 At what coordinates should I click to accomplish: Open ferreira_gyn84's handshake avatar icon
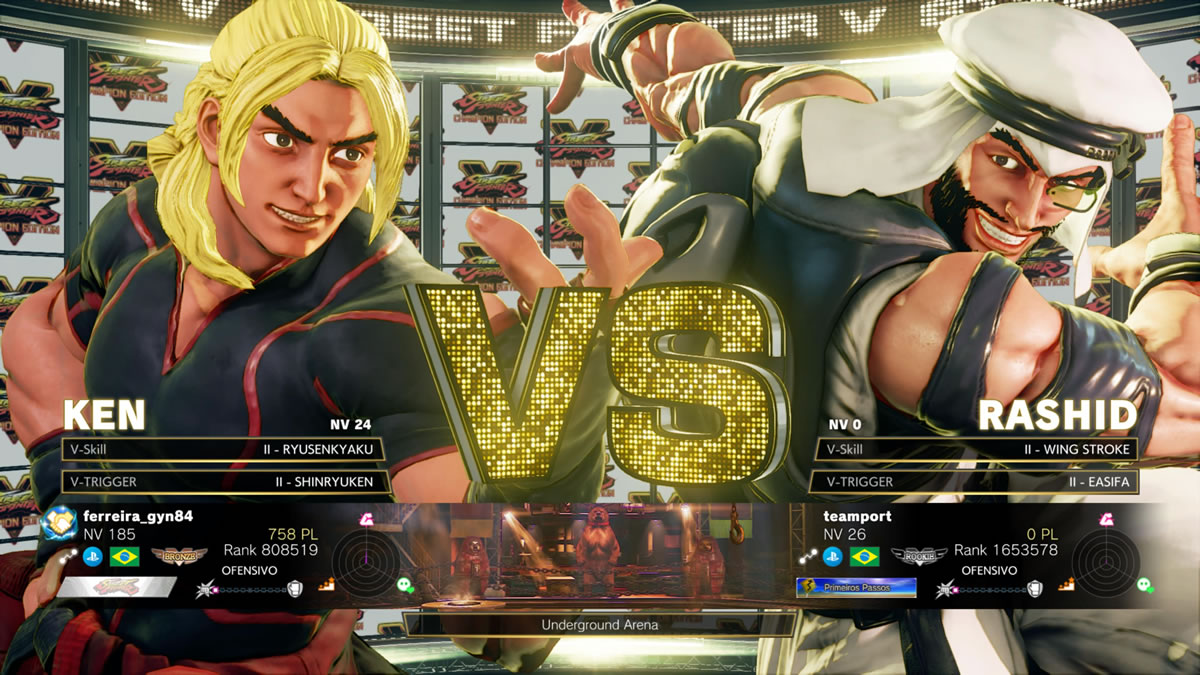(59, 523)
